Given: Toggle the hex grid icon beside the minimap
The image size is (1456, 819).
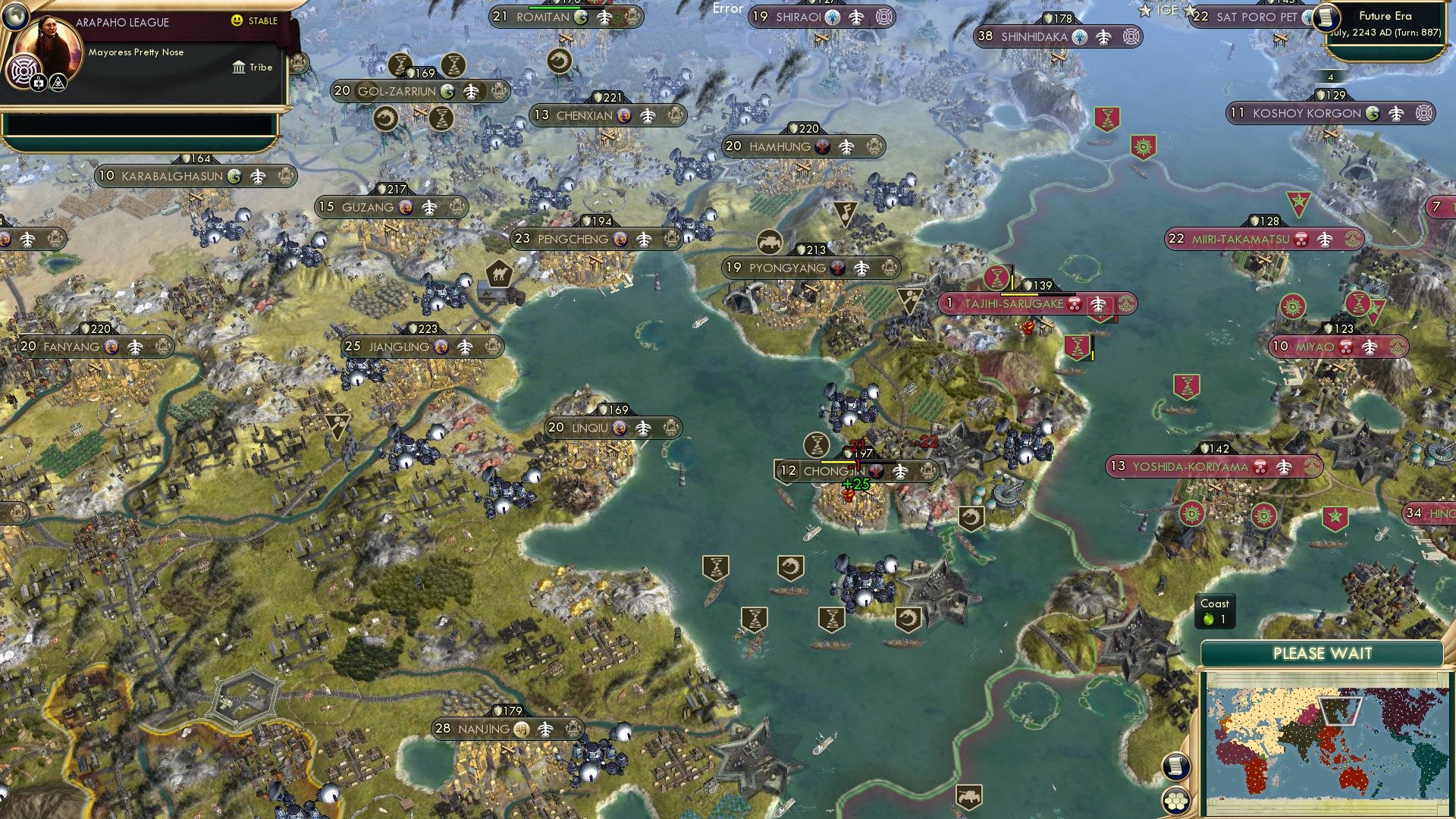Looking at the screenshot, I should [1176, 801].
